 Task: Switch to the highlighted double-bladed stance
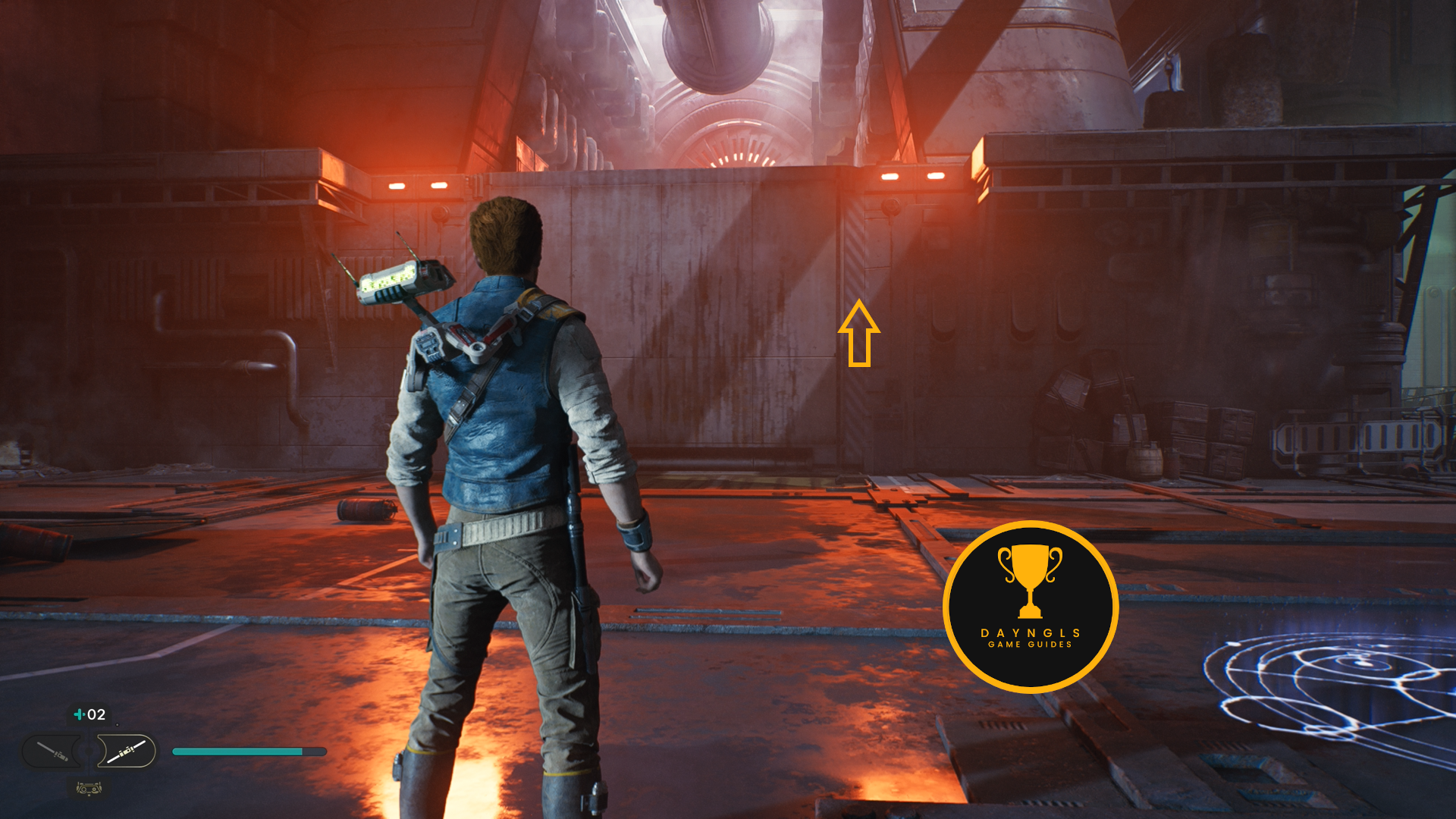126,752
